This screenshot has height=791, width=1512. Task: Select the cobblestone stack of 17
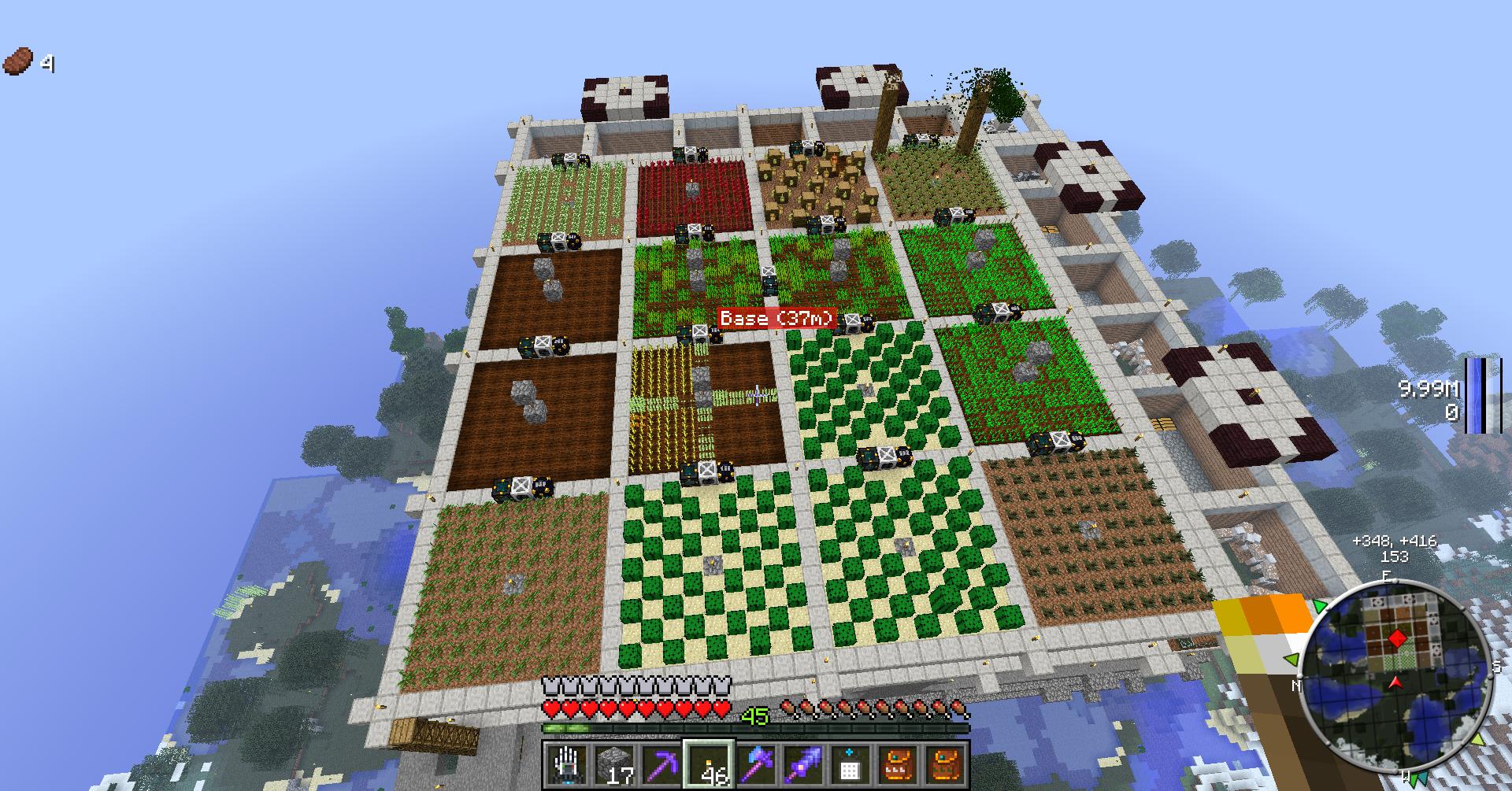point(613,765)
